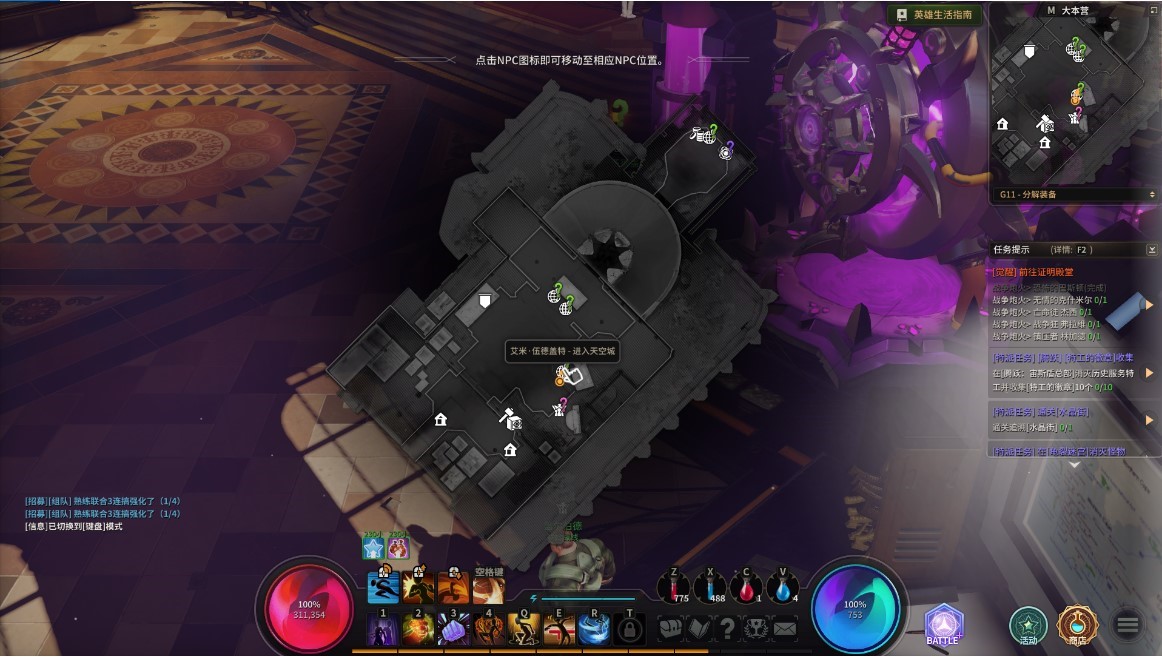Open the mail envelope icon
1162x657 pixels.
tap(785, 628)
